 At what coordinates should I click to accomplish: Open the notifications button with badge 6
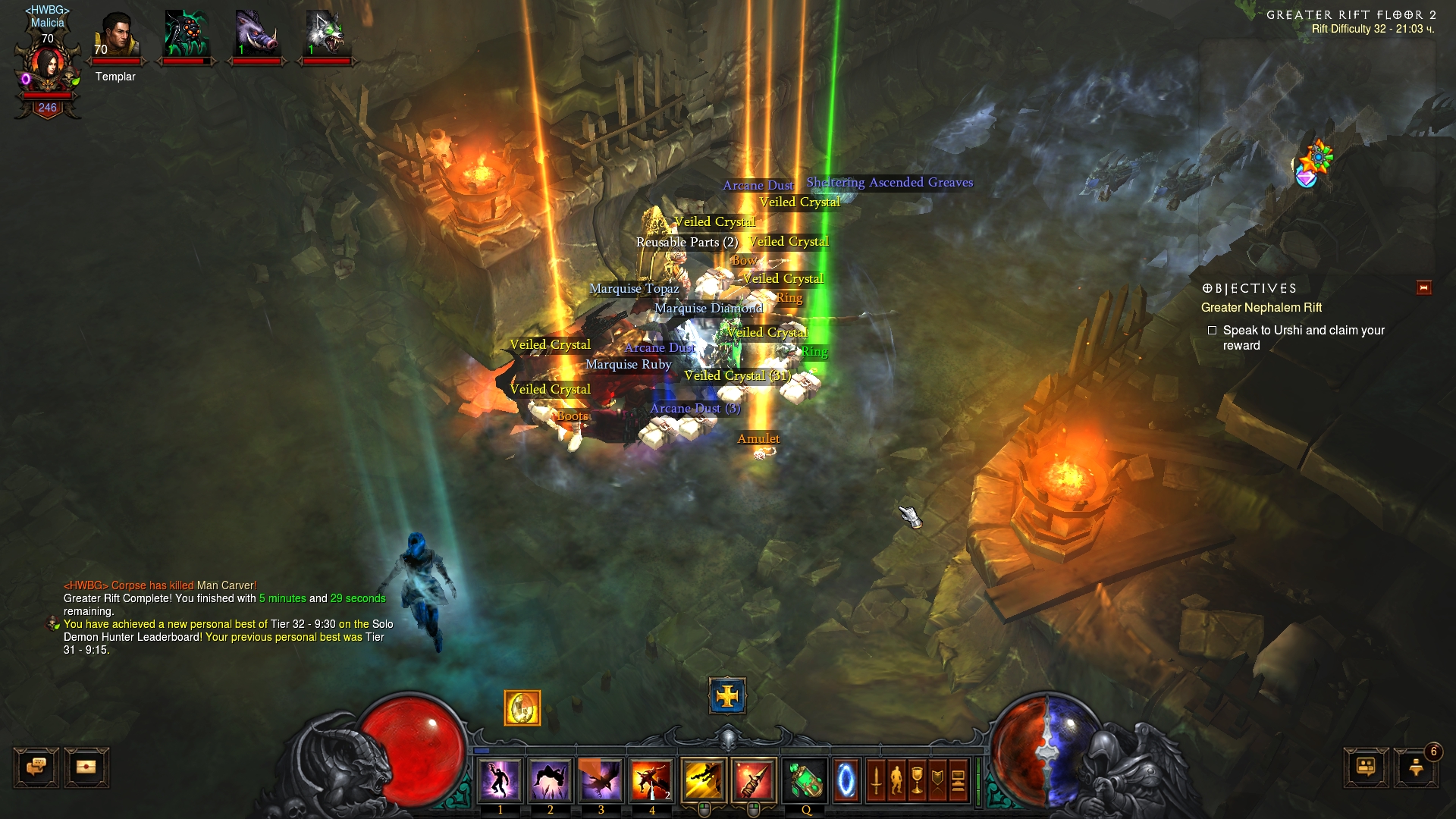1416,767
